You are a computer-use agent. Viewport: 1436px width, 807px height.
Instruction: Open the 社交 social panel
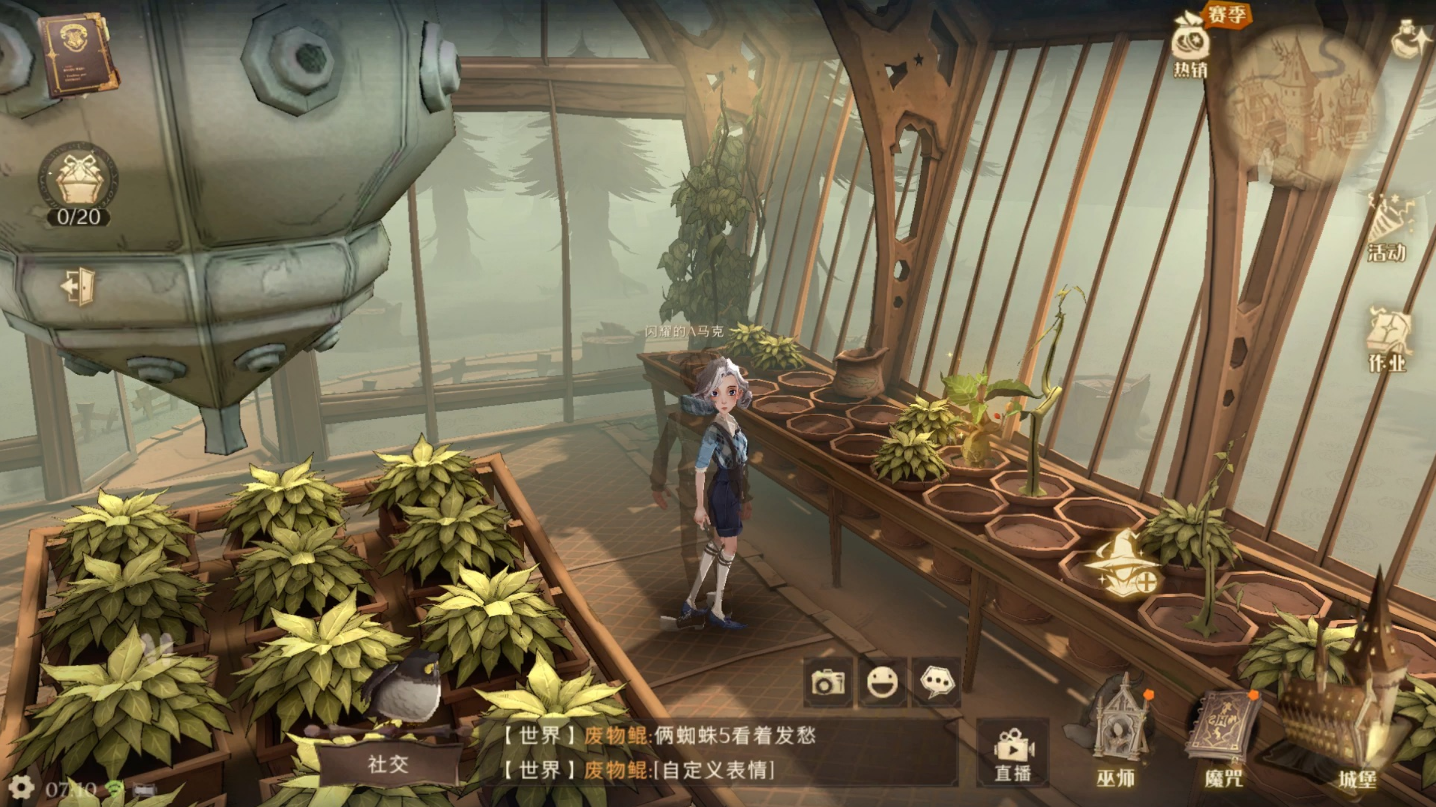pyautogui.click(x=389, y=764)
